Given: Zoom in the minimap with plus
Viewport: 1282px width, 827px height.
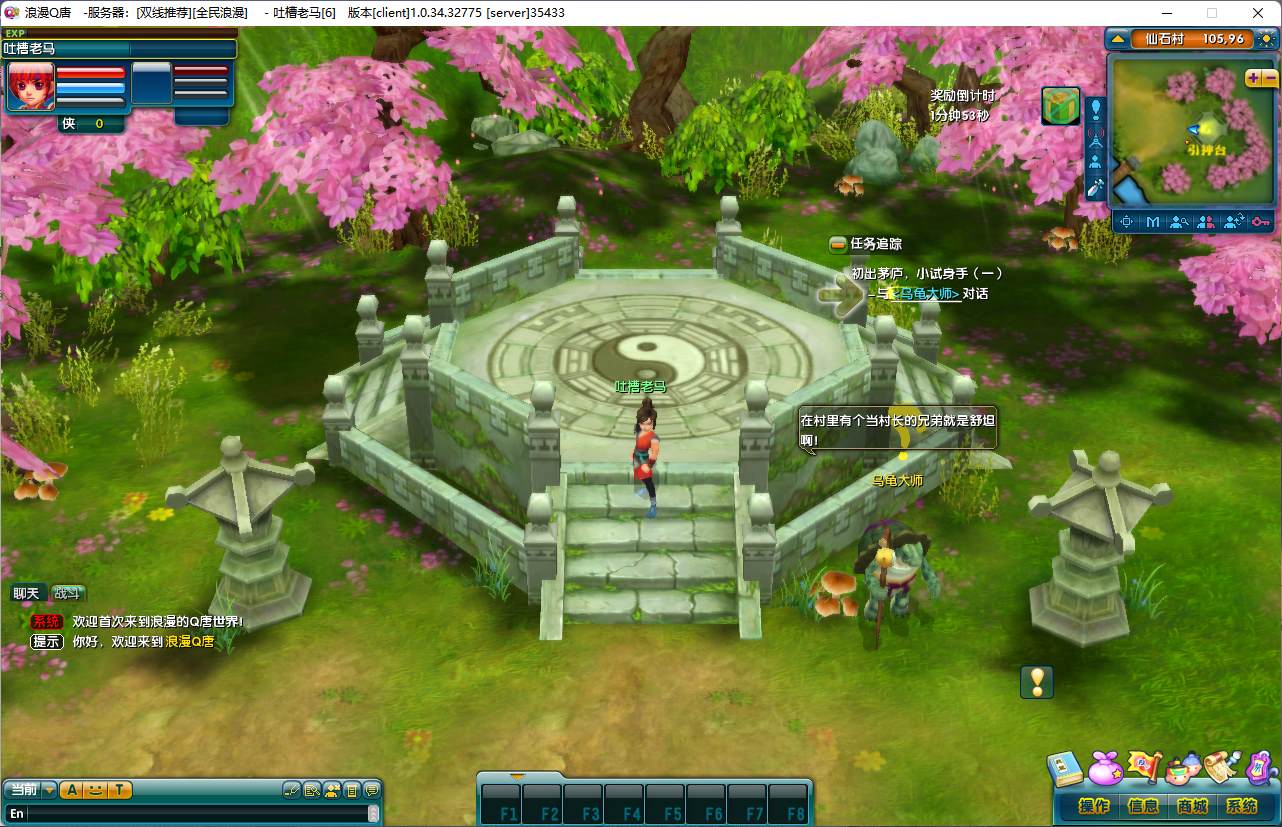Looking at the screenshot, I should (1253, 78).
